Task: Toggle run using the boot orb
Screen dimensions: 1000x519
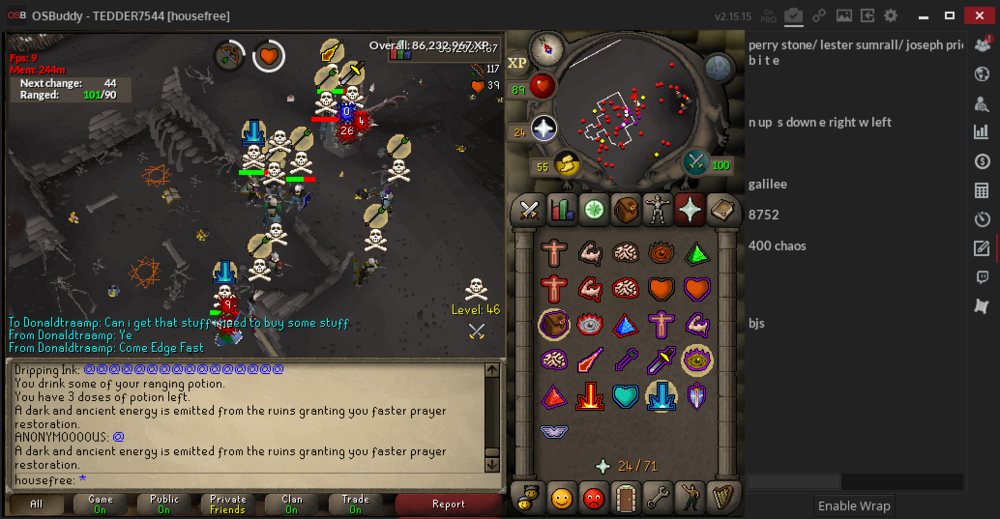Action: tap(568, 165)
